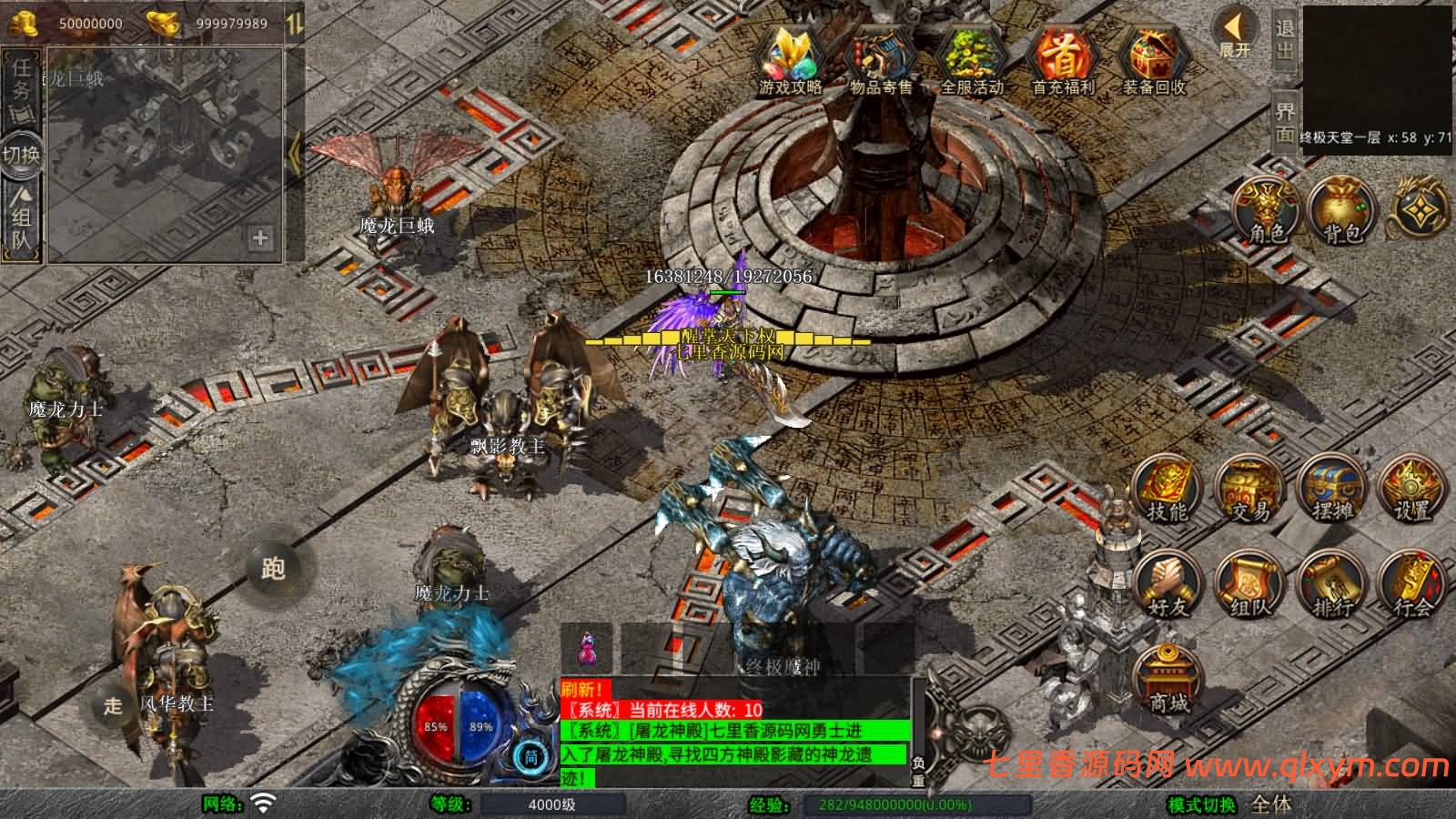
Task: Click the 退出 exit button
Action: coord(1285,40)
